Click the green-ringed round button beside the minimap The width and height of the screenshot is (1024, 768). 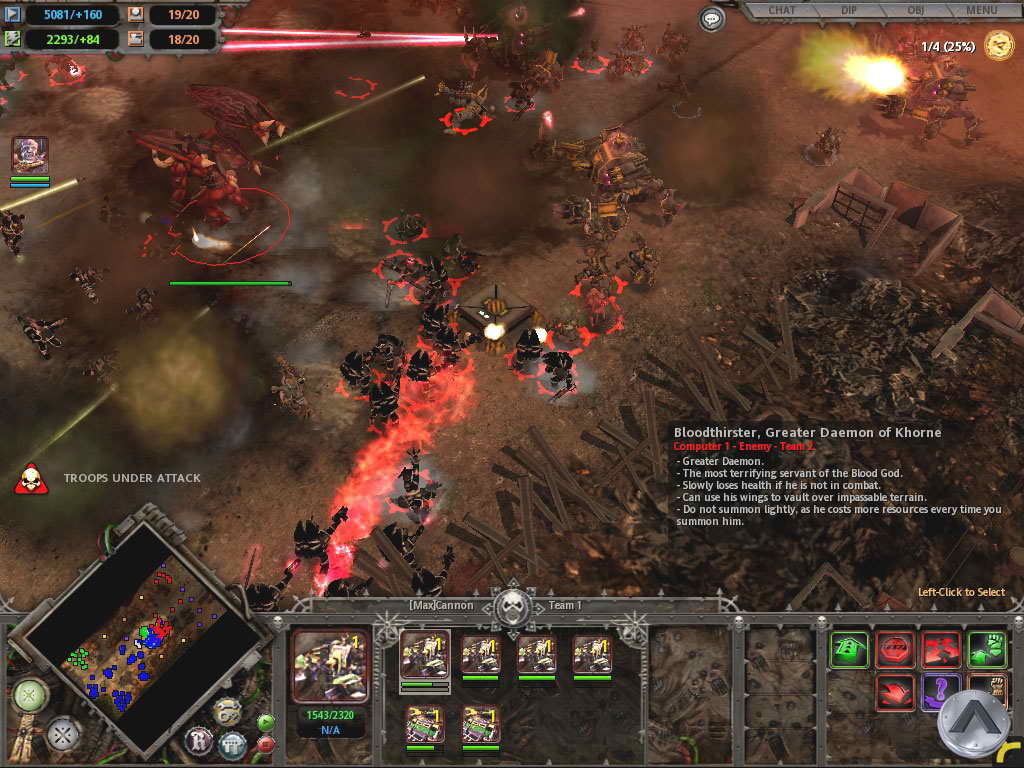[x=30, y=694]
